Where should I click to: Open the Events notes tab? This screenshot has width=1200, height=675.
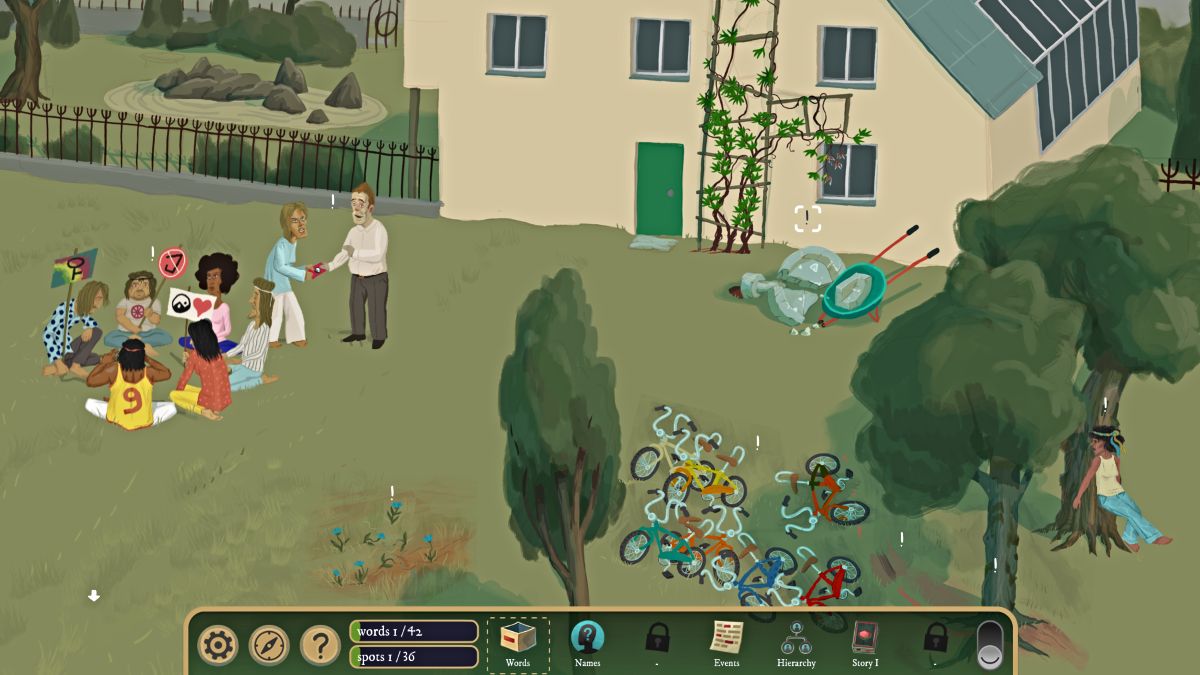click(x=727, y=642)
